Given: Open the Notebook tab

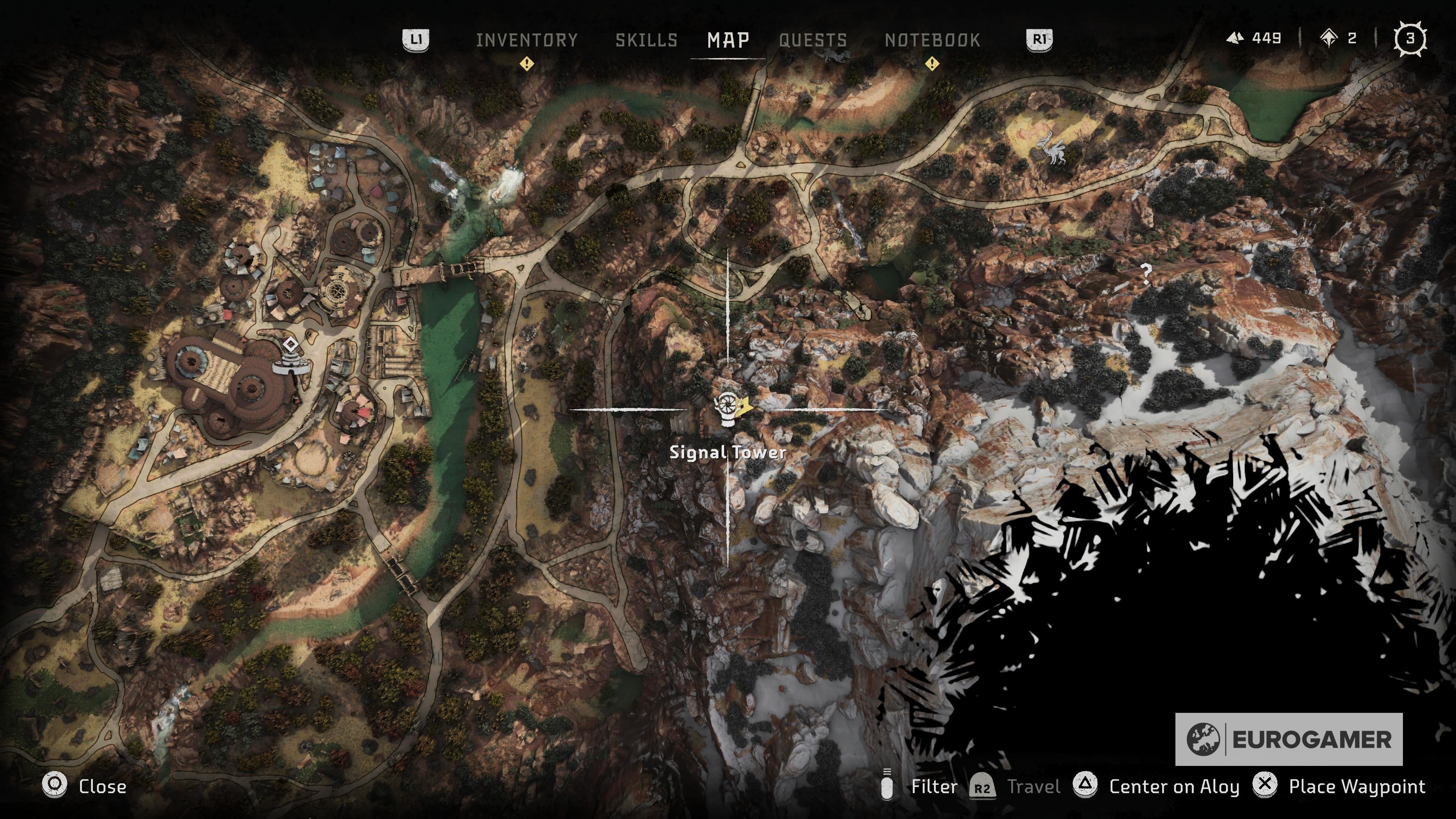Looking at the screenshot, I should point(932,40).
